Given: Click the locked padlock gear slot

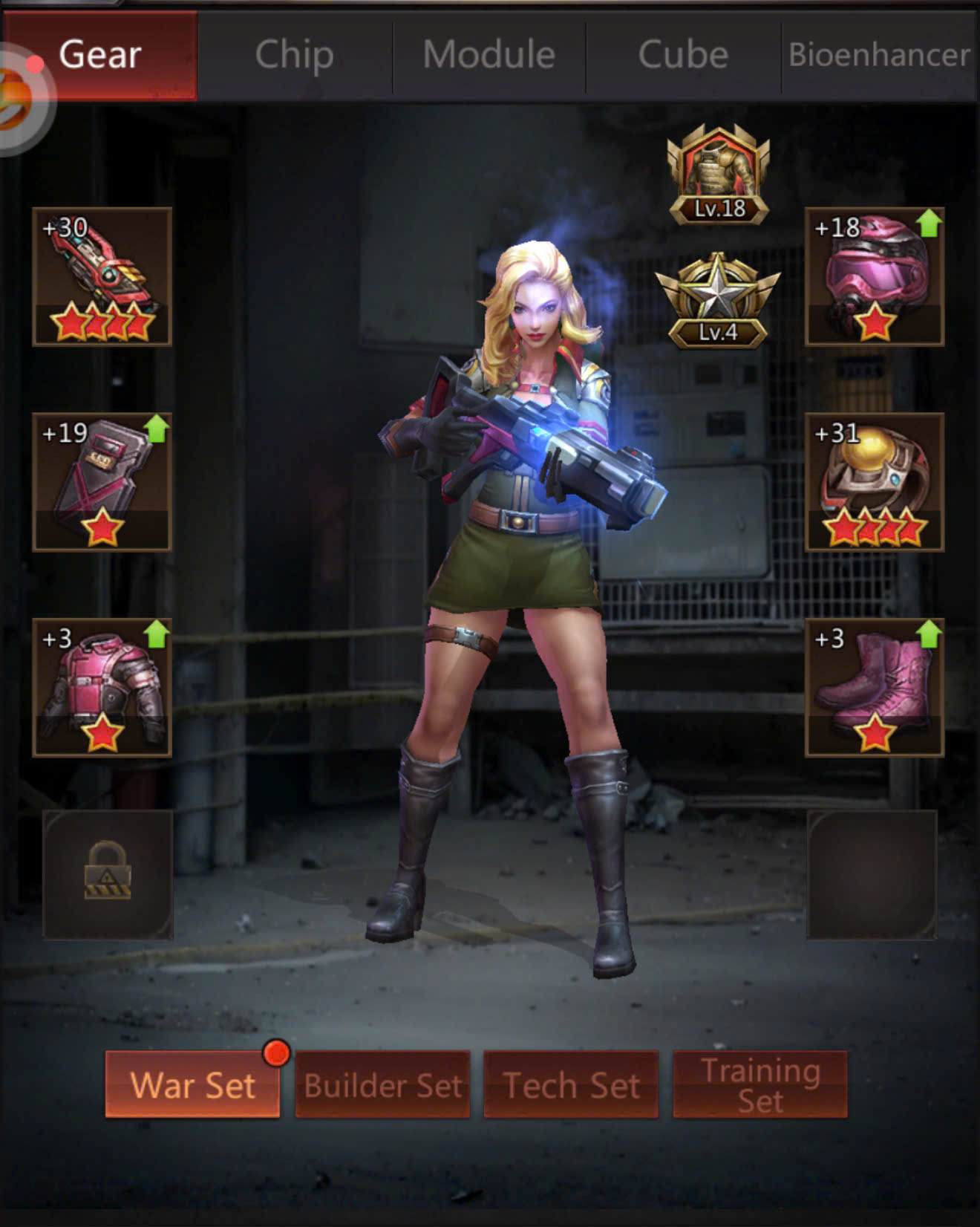Looking at the screenshot, I should point(108,873).
